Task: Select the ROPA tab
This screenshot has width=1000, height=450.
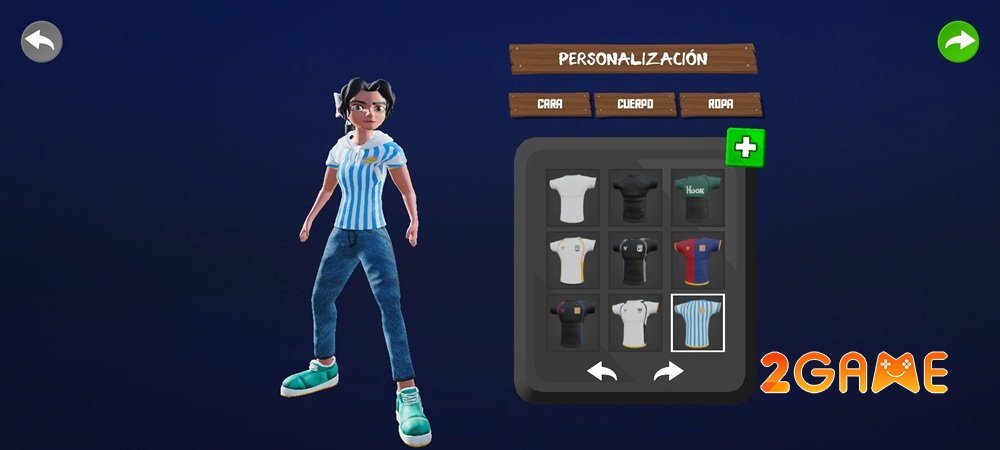Action: click(x=720, y=104)
